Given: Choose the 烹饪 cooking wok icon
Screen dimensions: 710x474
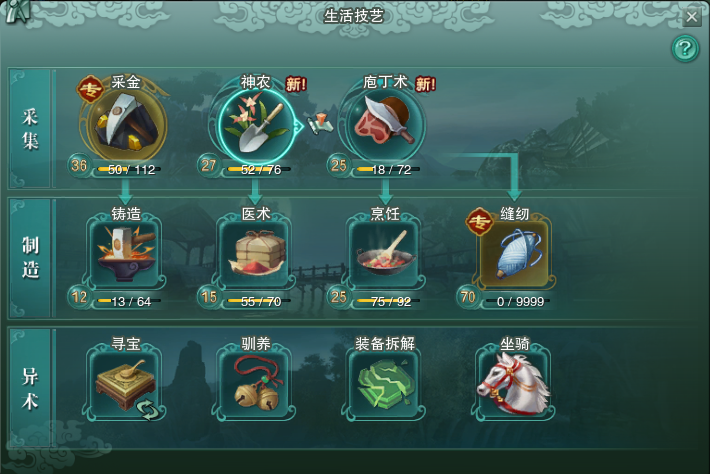Looking at the screenshot, I should [385, 252].
